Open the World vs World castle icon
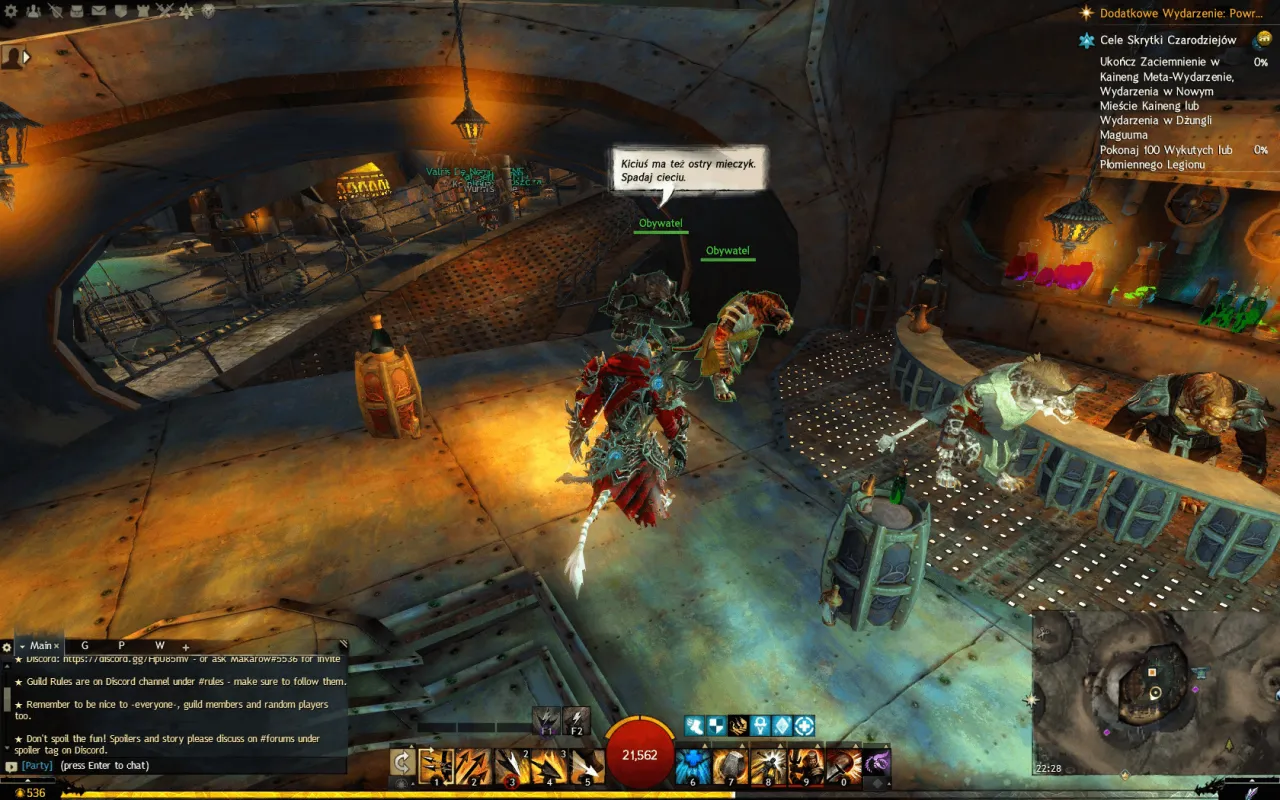The height and width of the screenshot is (800, 1280). pyautogui.click(x=143, y=11)
